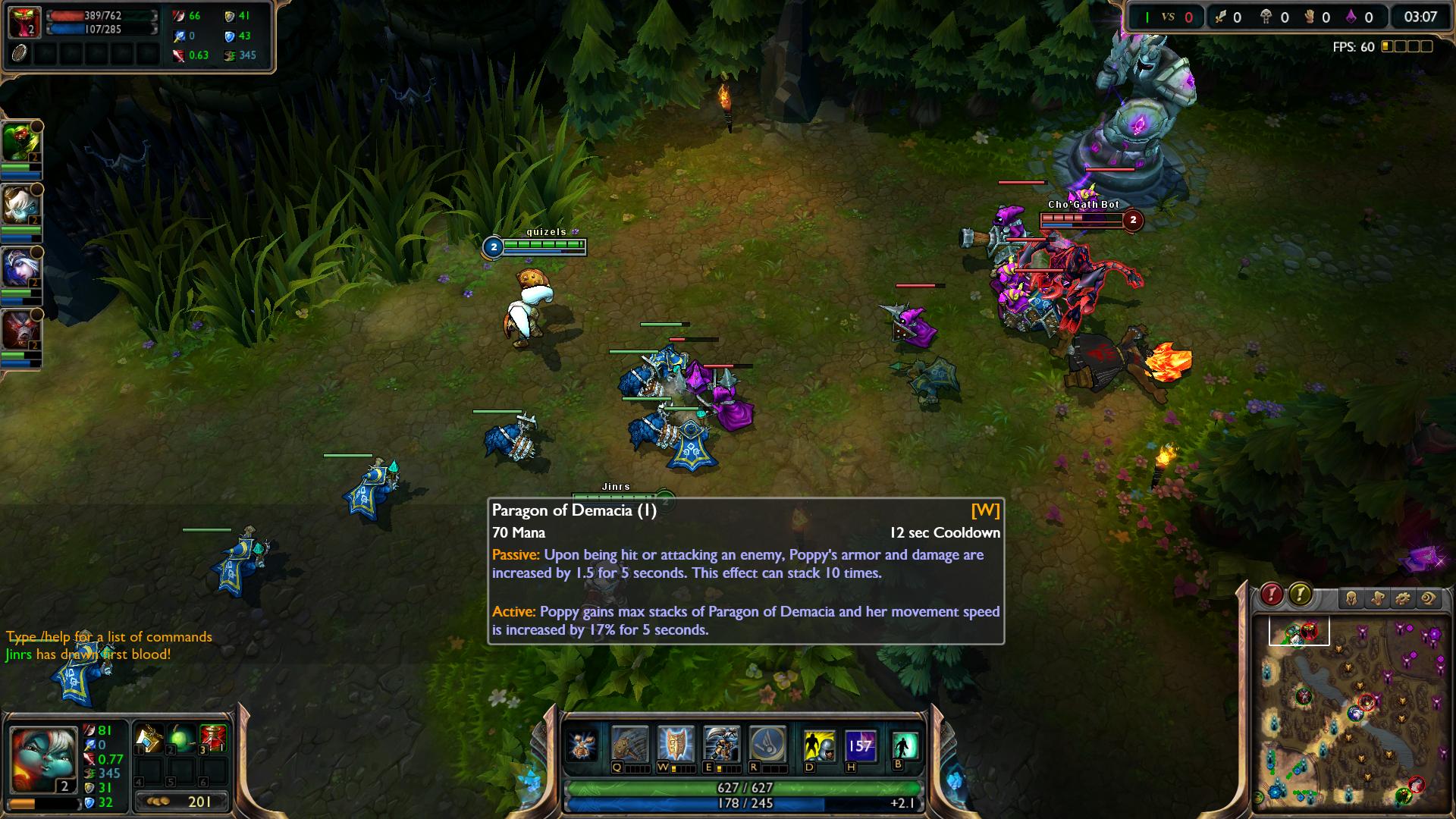Select the summoner spell showing 157 cooldown

point(860,745)
